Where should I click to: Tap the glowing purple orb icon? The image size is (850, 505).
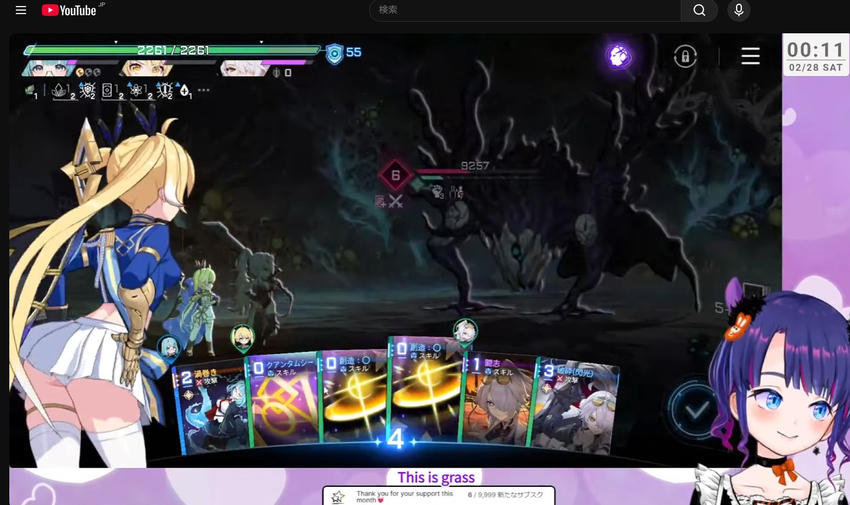[x=619, y=56]
